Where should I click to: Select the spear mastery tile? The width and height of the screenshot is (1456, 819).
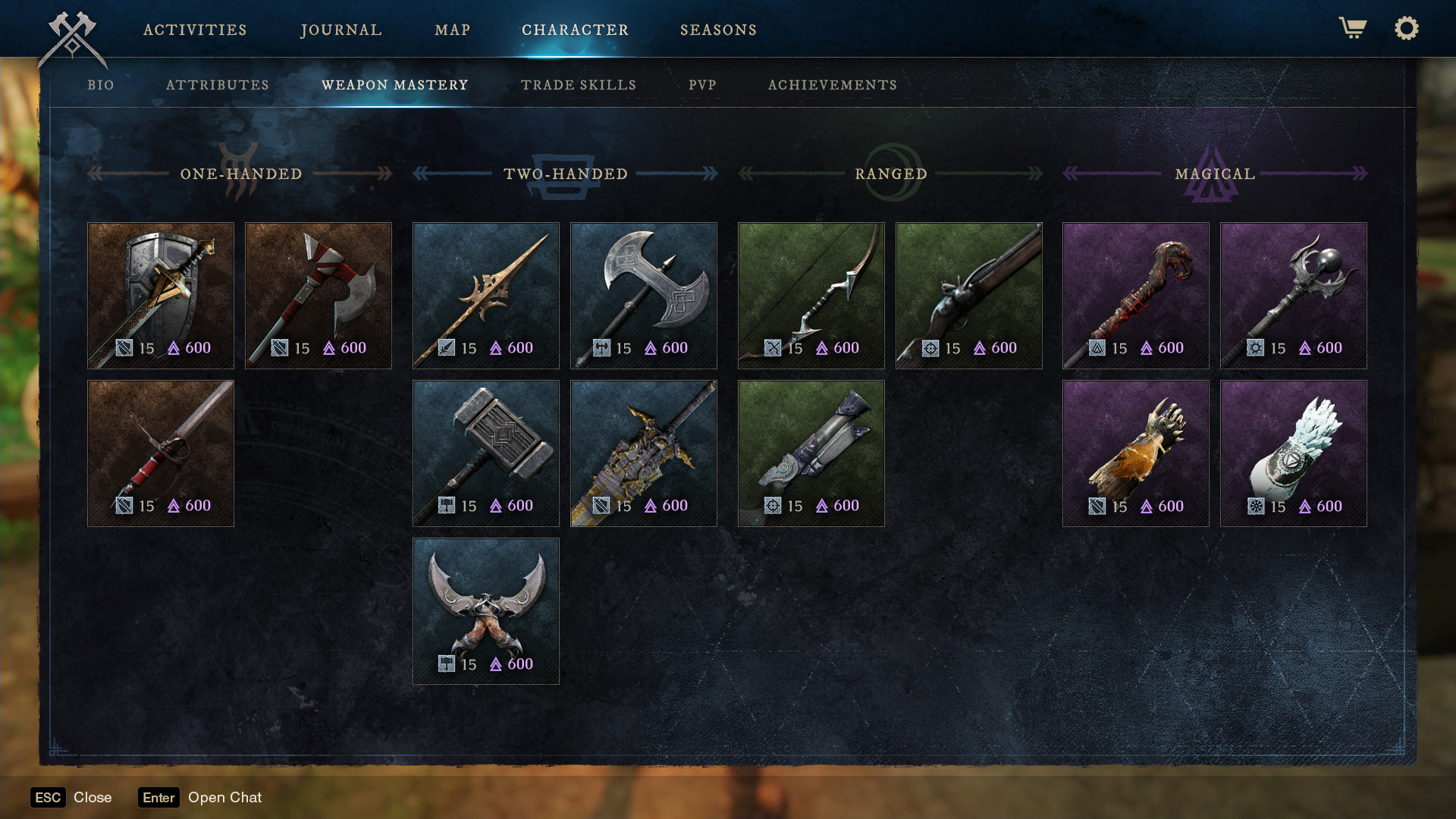pyautogui.click(x=486, y=296)
